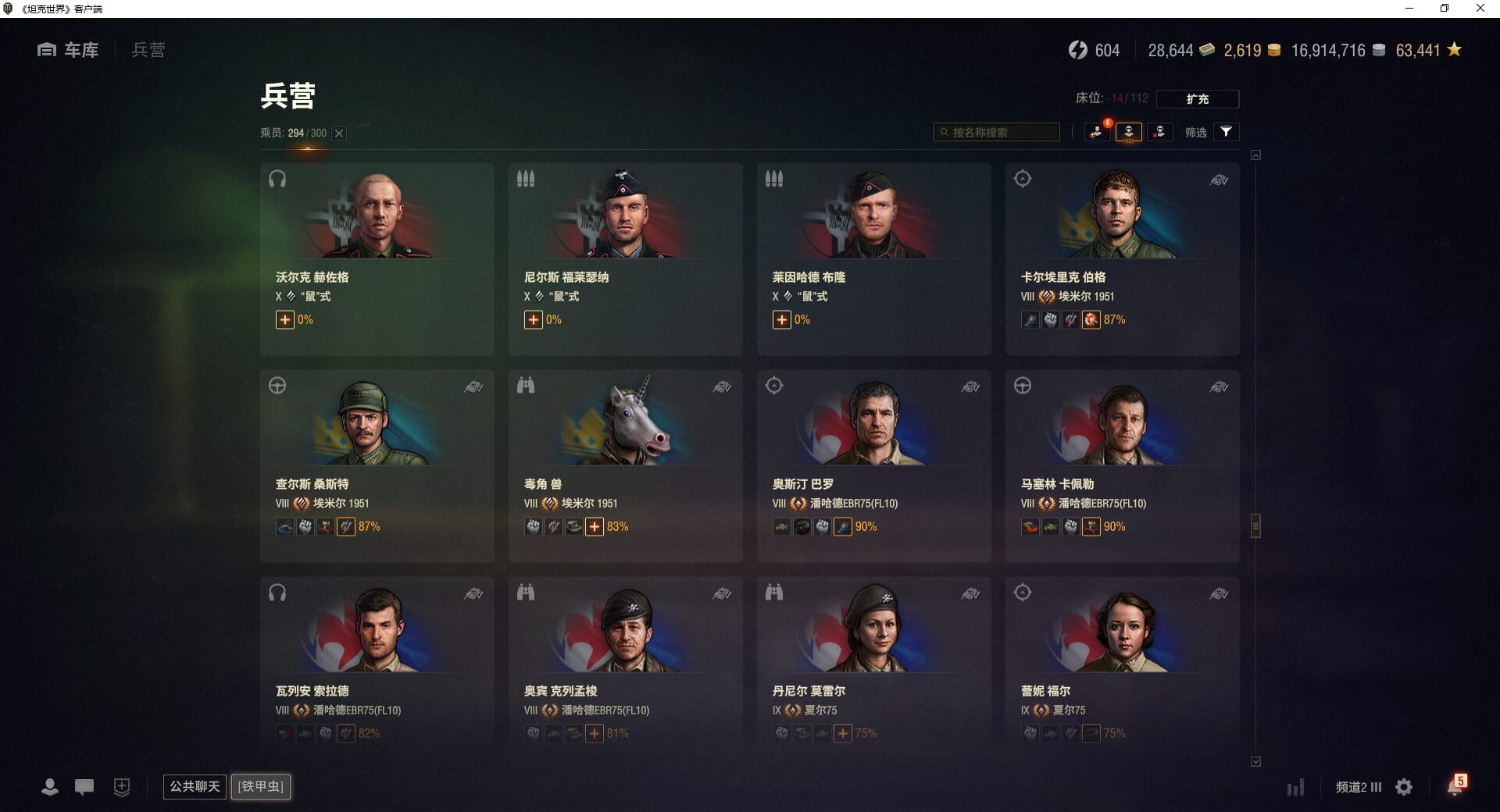Return to the 车库 garage screen
This screenshot has width=1500, height=812.
pos(69,50)
